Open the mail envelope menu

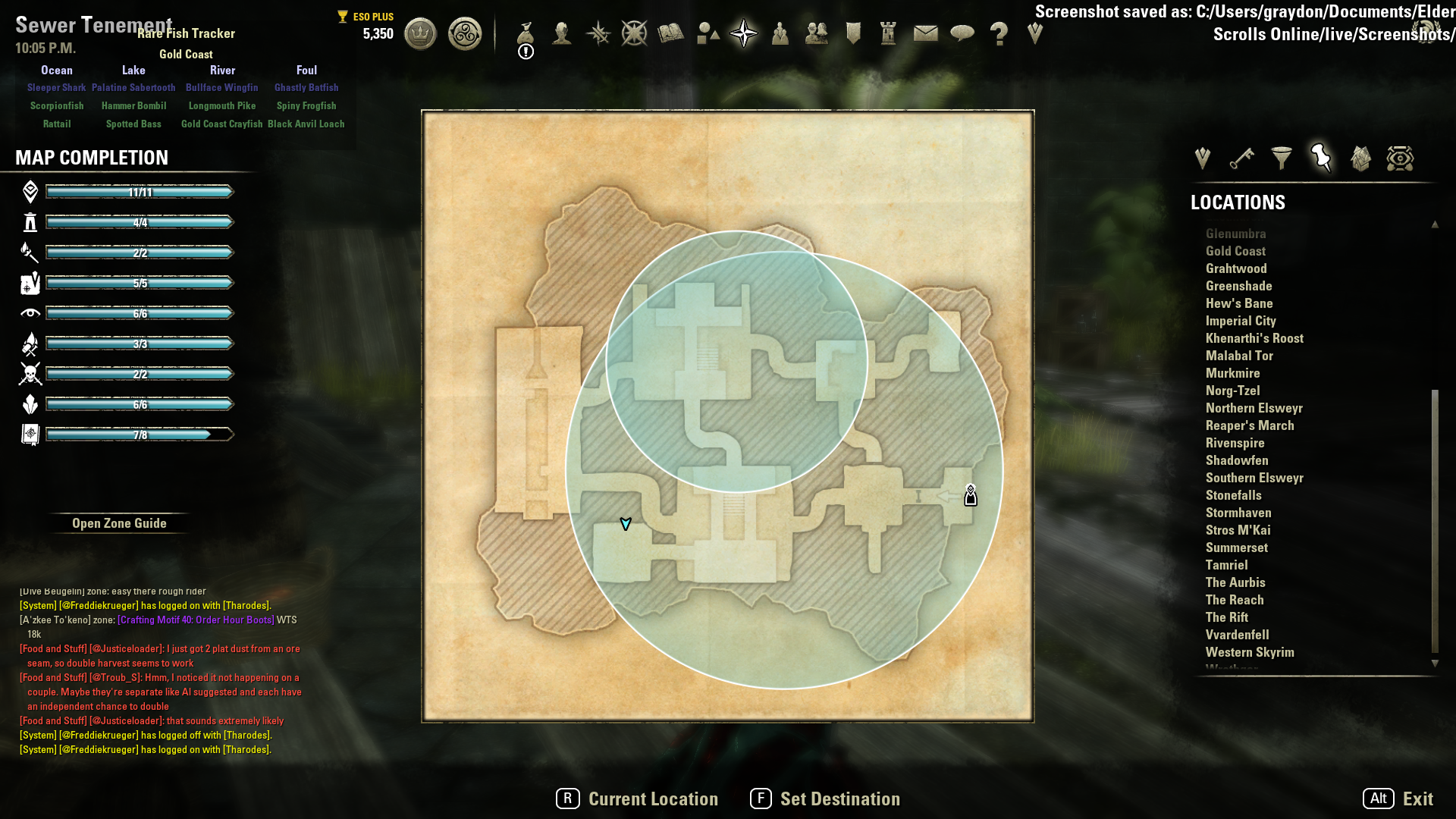click(925, 33)
